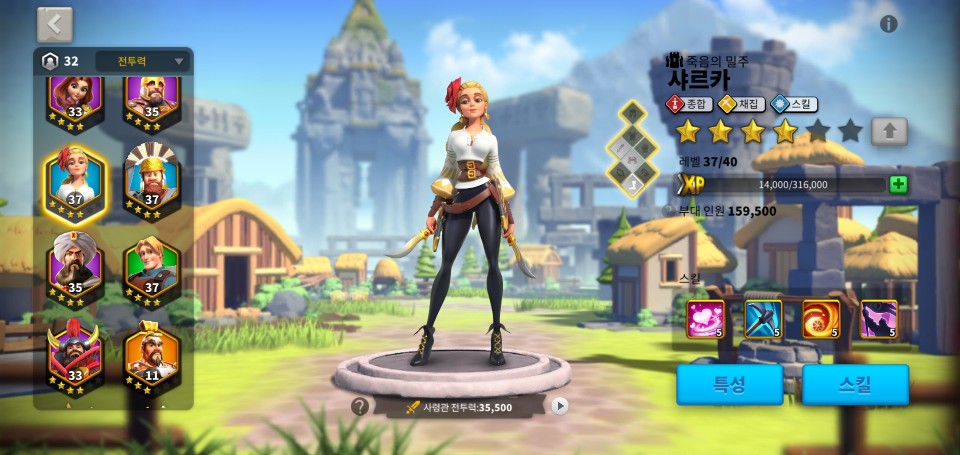Select the horned-helmet commander, level 33
The height and width of the screenshot is (455, 960).
click(75, 354)
